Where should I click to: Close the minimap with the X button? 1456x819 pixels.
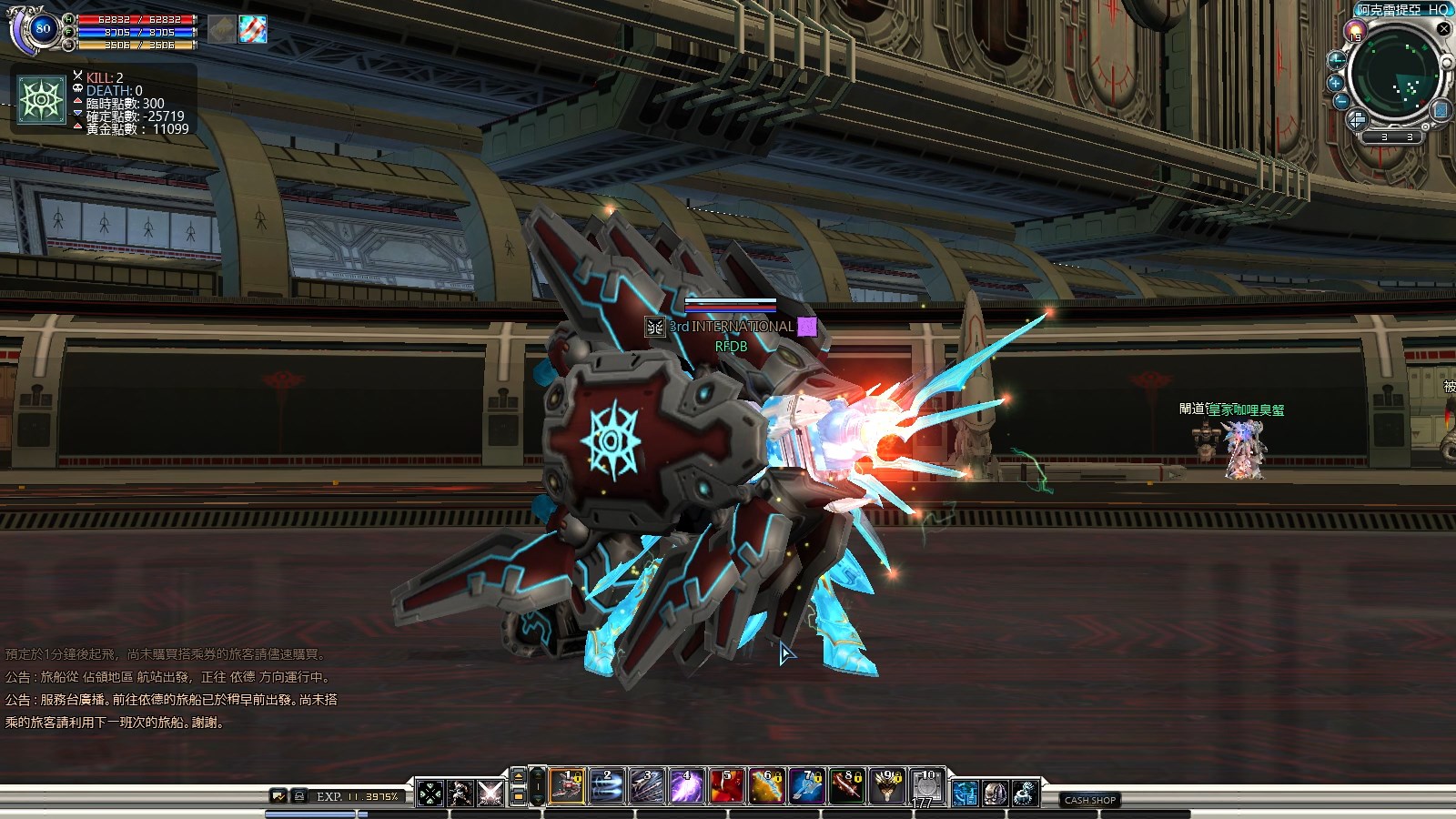click(1443, 29)
